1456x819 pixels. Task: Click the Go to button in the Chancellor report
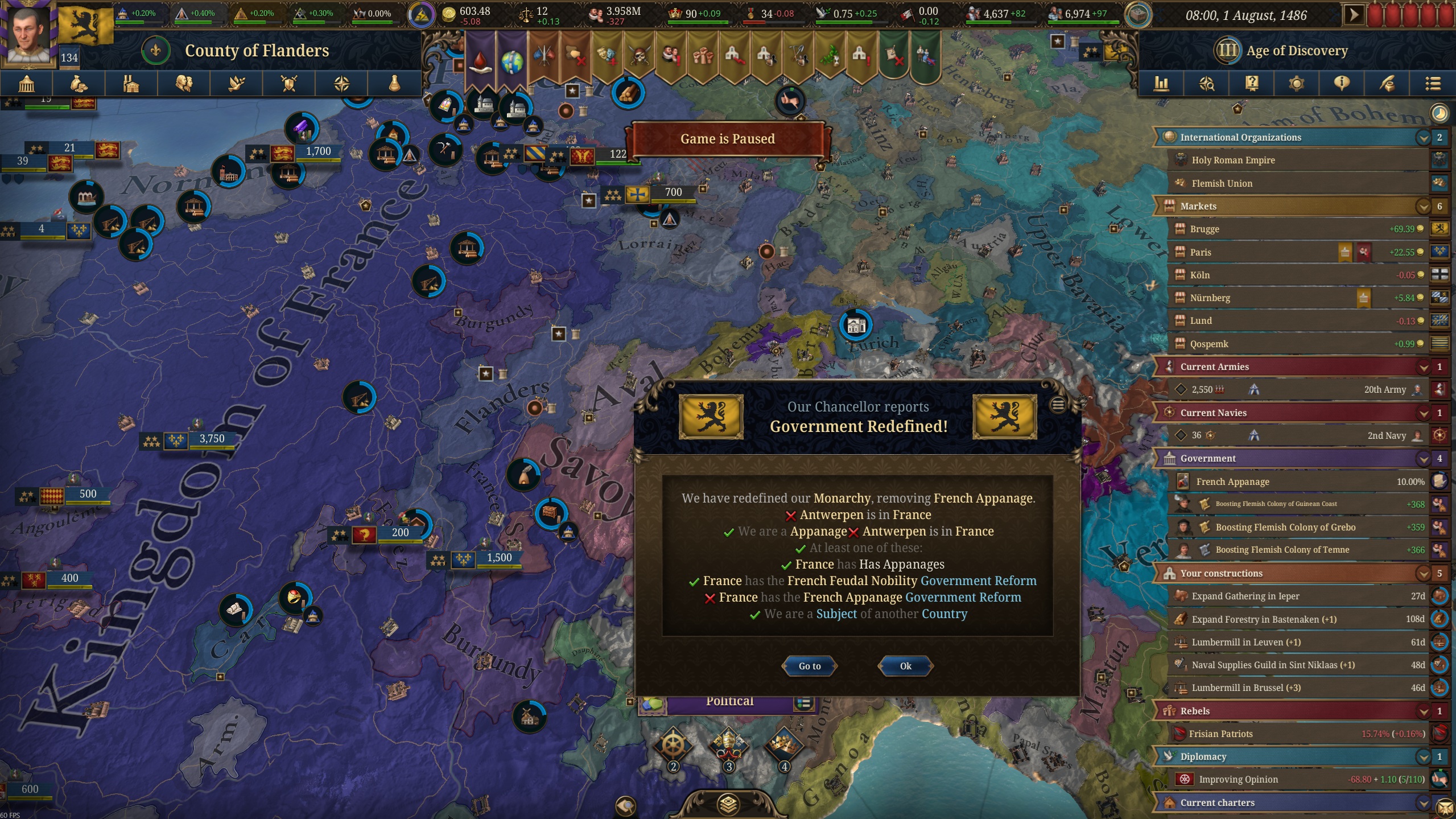pyautogui.click(x=809, y=666)
